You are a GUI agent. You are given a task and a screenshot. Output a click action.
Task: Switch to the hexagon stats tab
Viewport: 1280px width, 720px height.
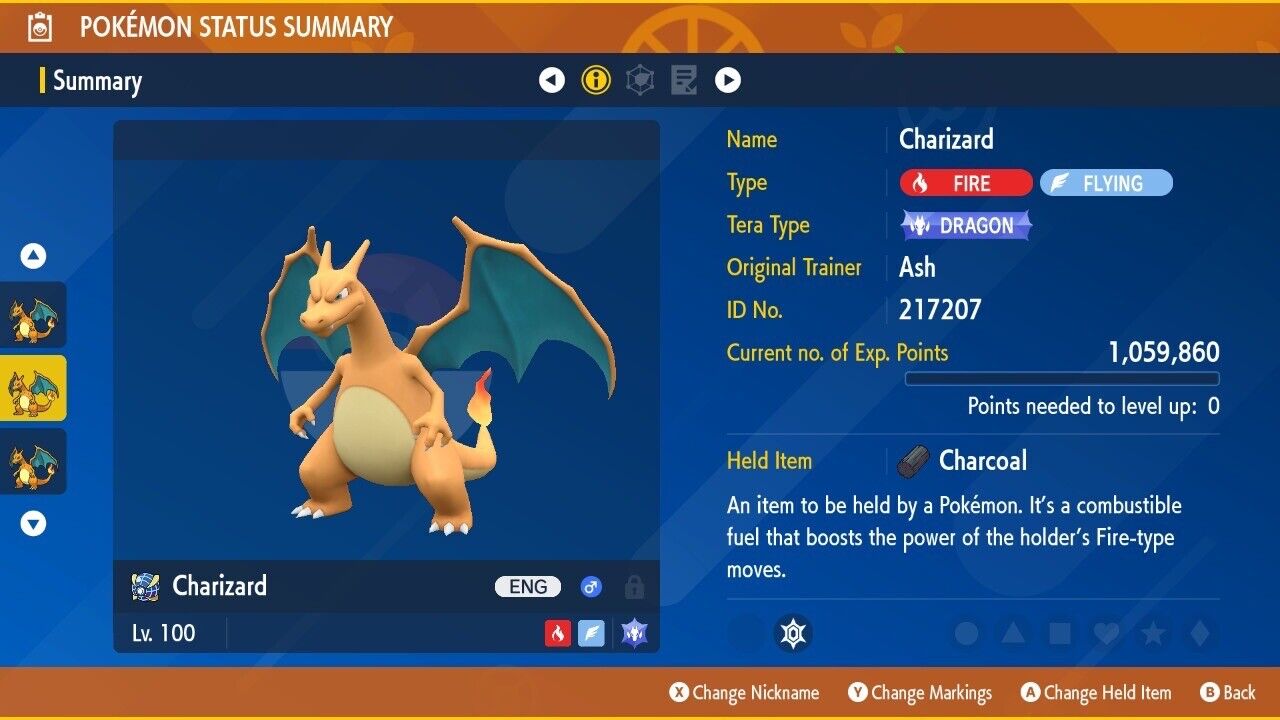pos(640,80)
